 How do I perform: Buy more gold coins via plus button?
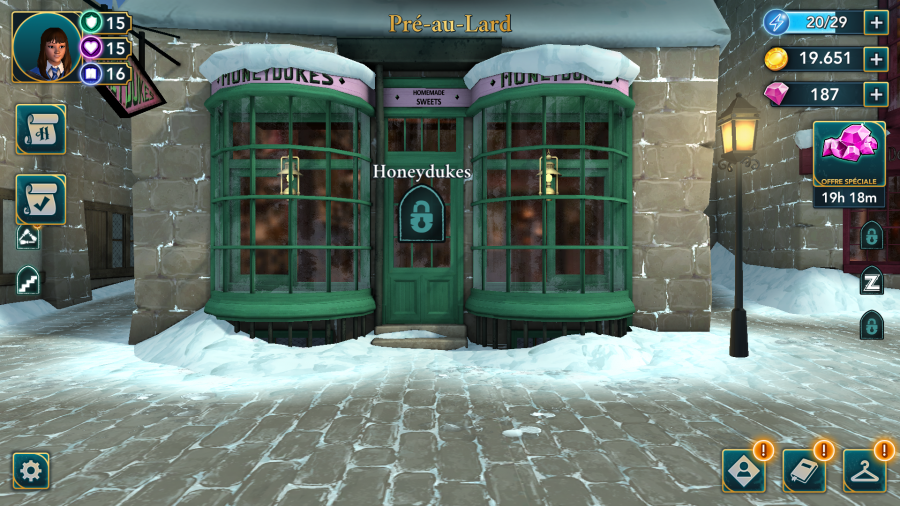click(x=877, y=59)
